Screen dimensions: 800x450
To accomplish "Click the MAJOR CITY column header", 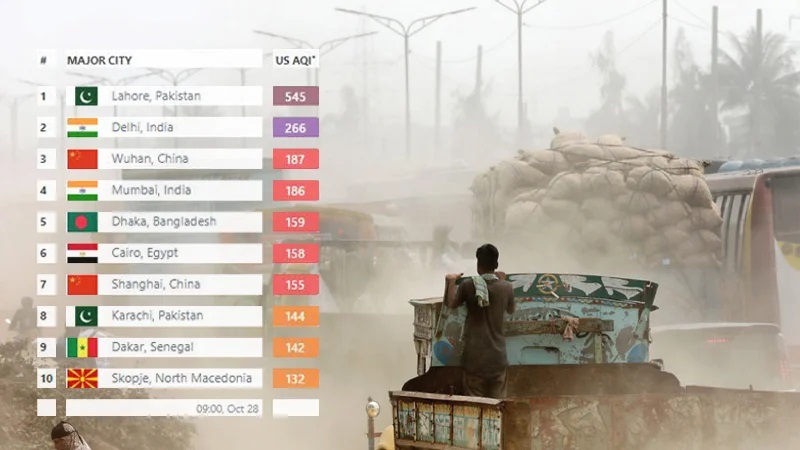I will [x=99, y=60].
